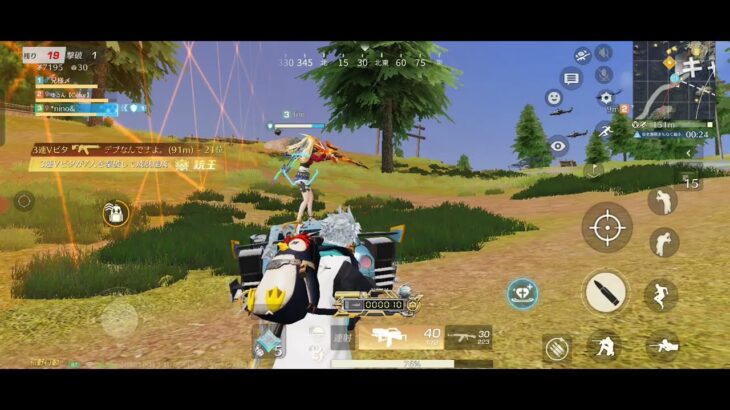This screenshot has width=730, height=410.
Task: Tap the prone stance button
Action: [x=663, y=346]
